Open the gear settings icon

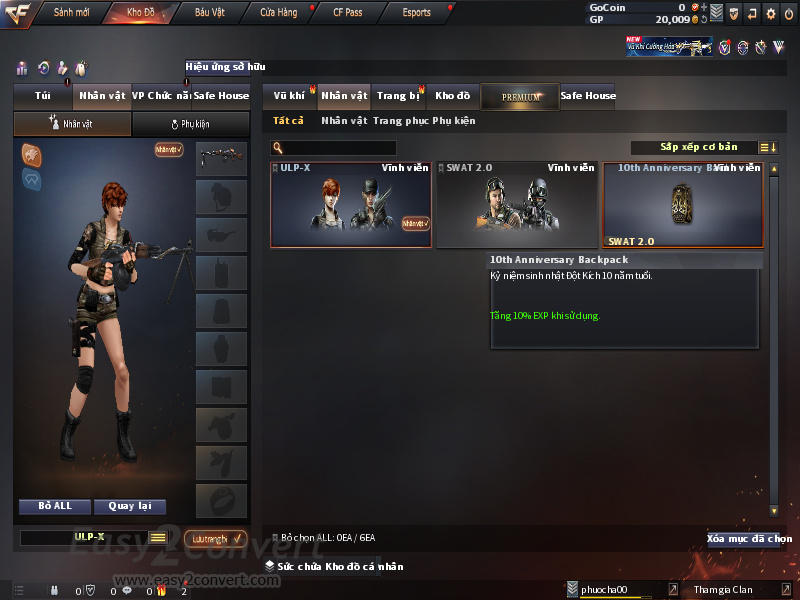point(770,14)
